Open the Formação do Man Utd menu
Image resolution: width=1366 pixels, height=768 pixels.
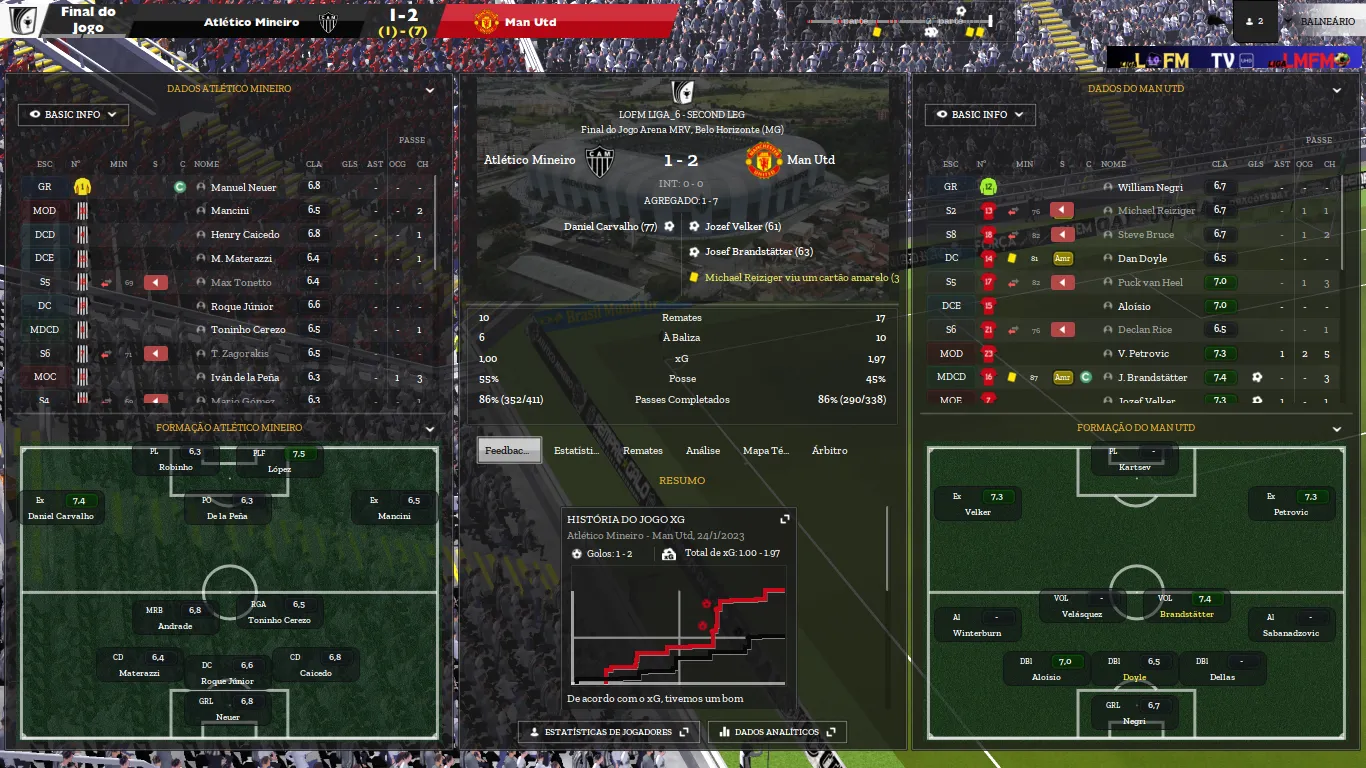pos(1337,428)
